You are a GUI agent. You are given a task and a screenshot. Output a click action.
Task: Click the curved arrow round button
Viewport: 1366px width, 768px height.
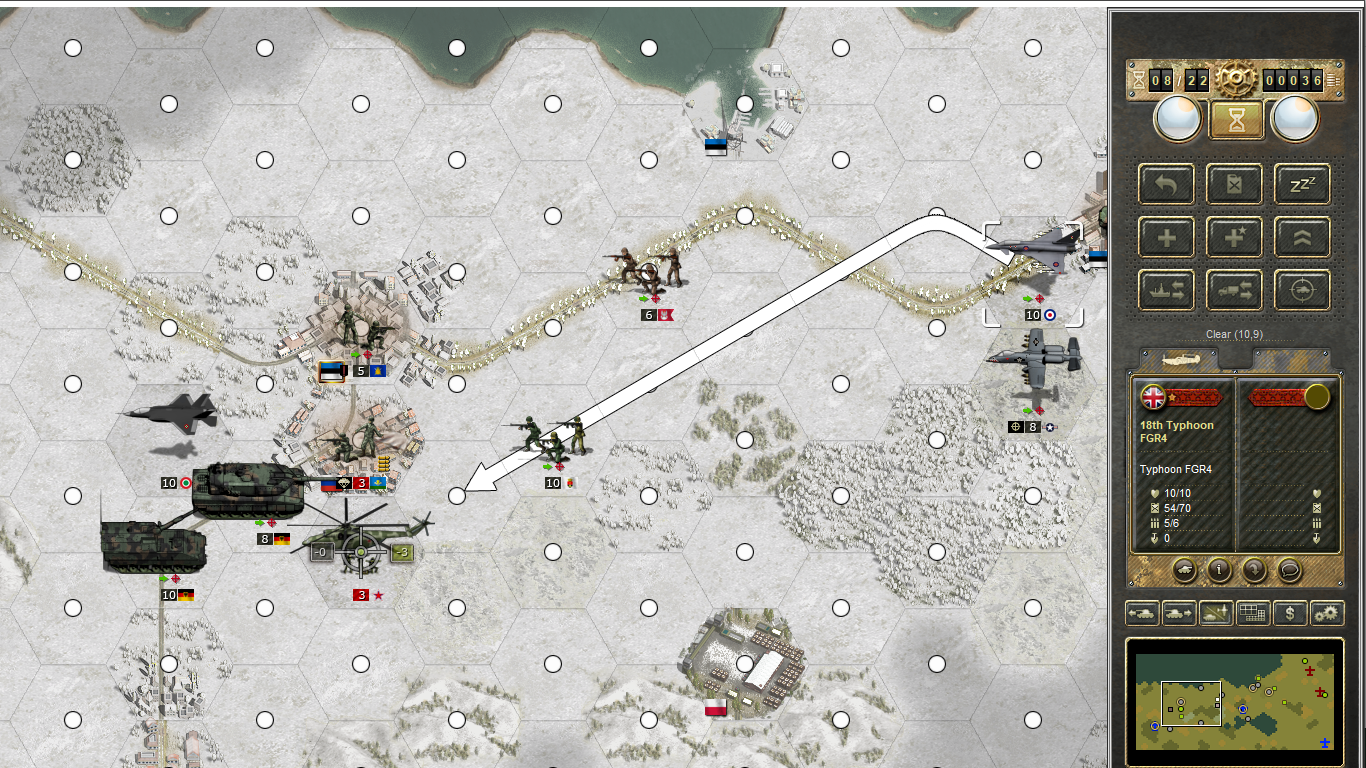(x=1254, y=570)
